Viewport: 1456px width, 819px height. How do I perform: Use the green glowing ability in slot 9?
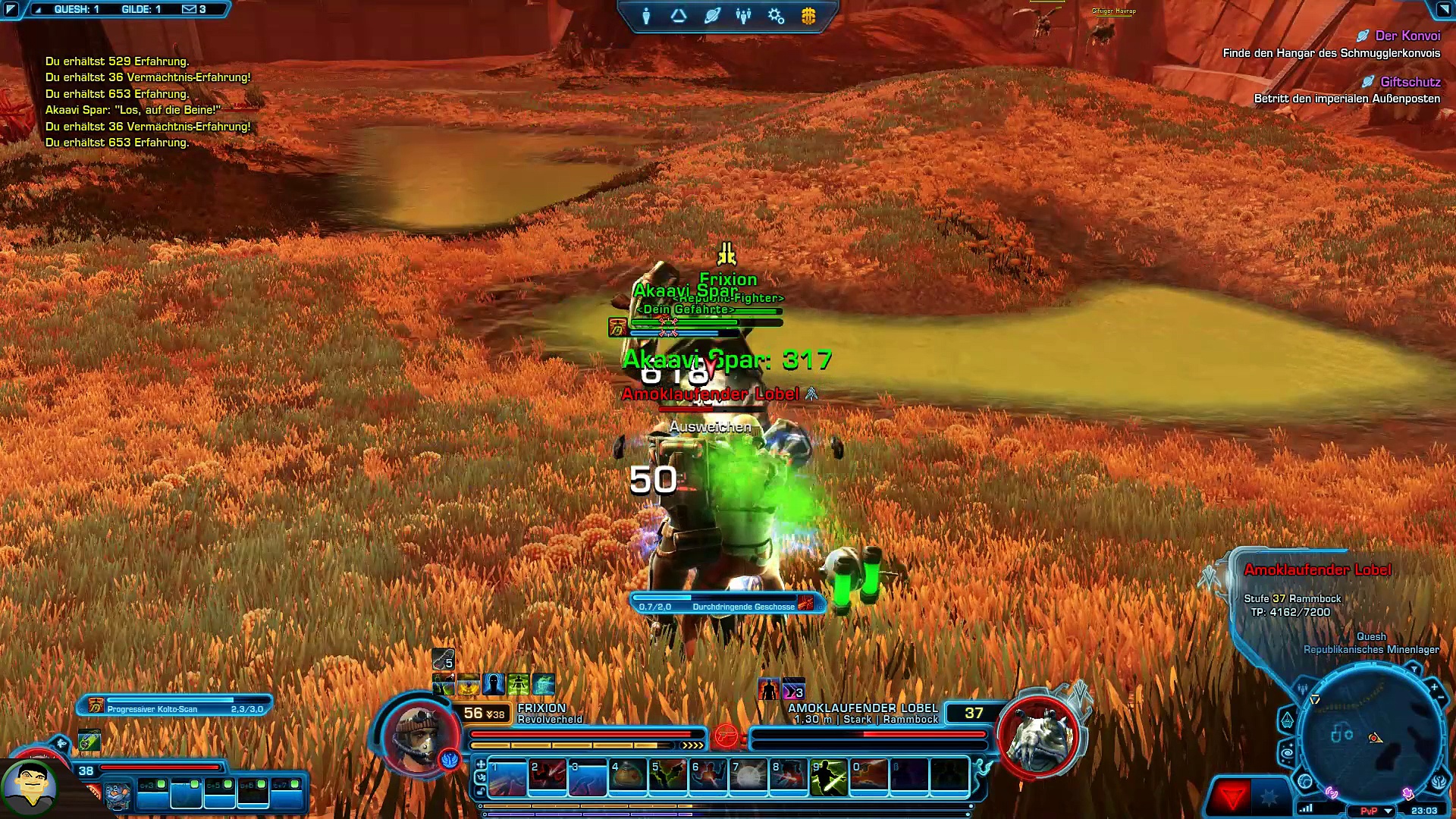click(828, 778)
